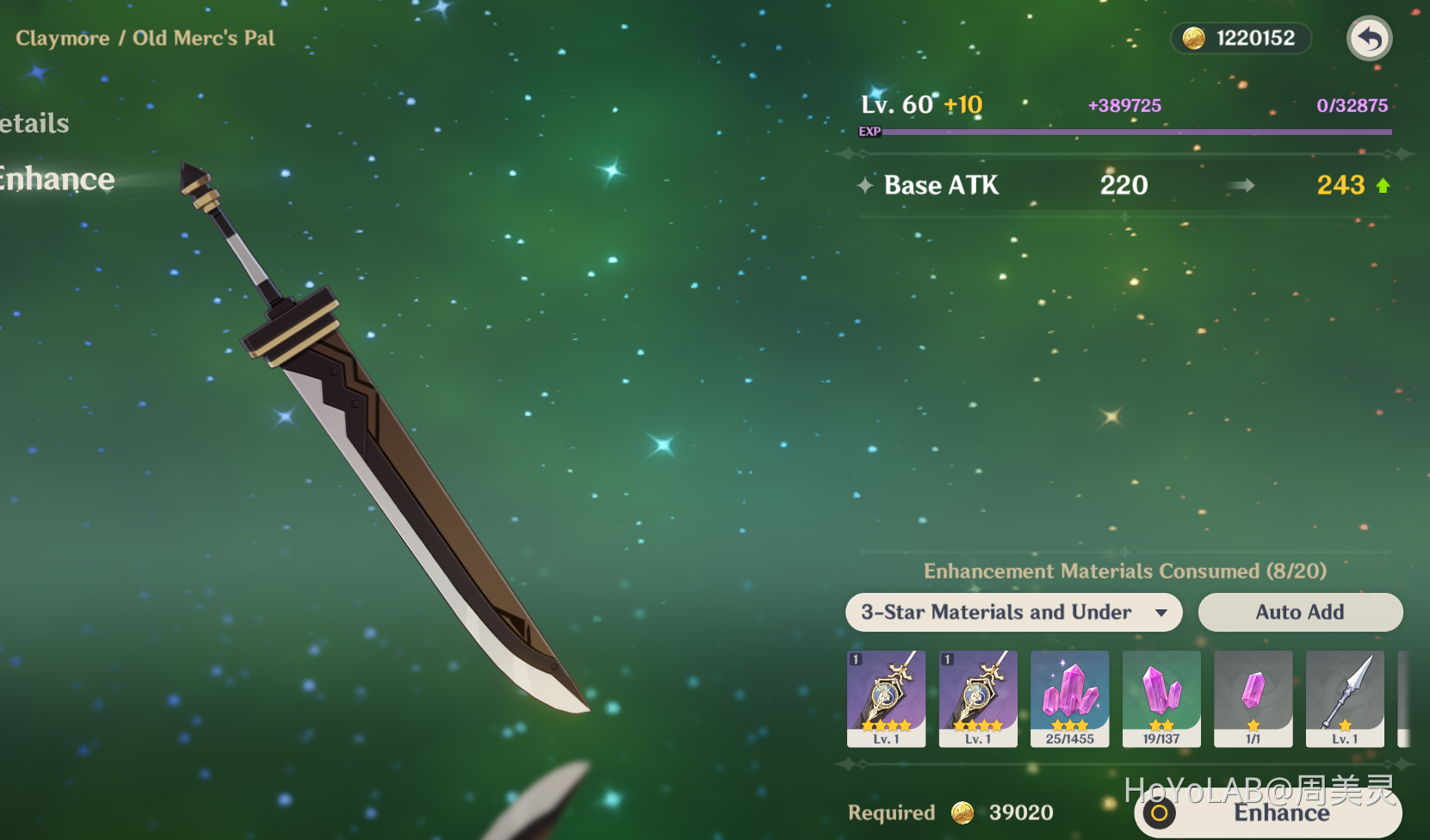
Task: Select the 1-star spear material slot
Action: pos(1345,698)
